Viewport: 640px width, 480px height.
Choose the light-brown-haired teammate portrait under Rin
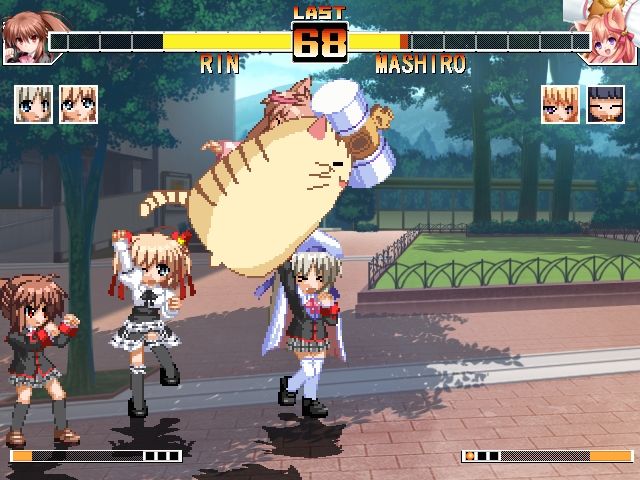(x=78, y=104)
